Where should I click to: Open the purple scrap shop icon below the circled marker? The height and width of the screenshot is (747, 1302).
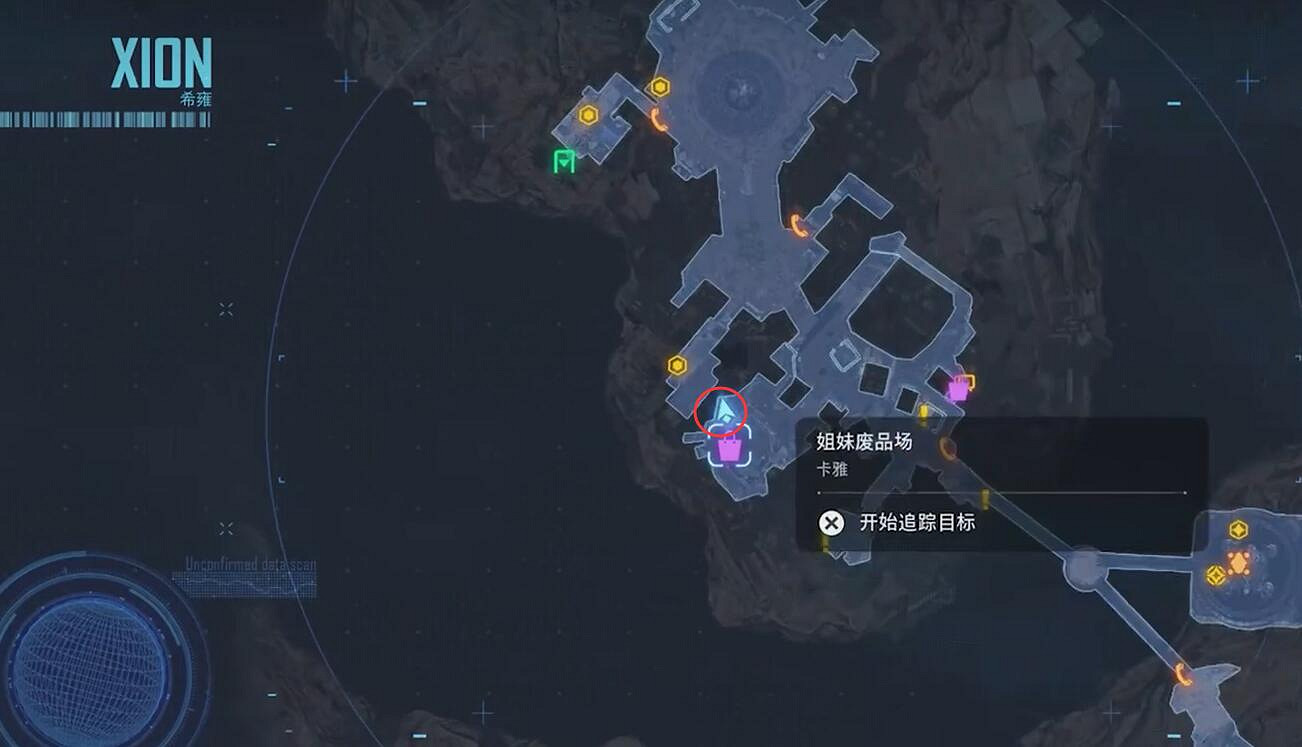(x=730, y=450)
